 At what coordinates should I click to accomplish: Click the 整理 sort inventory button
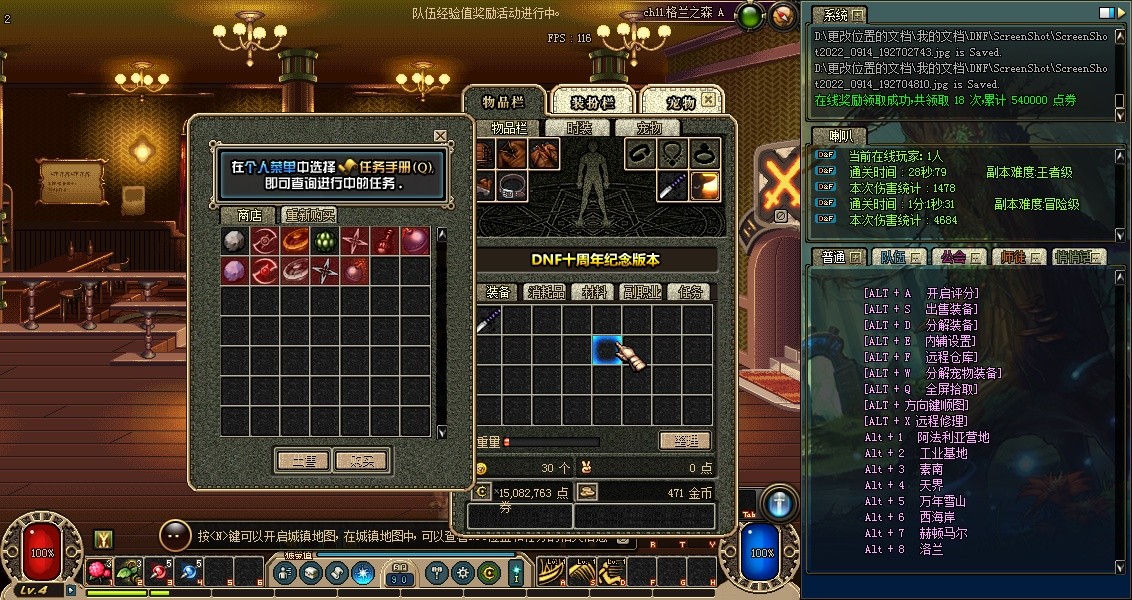pos(685,441)
